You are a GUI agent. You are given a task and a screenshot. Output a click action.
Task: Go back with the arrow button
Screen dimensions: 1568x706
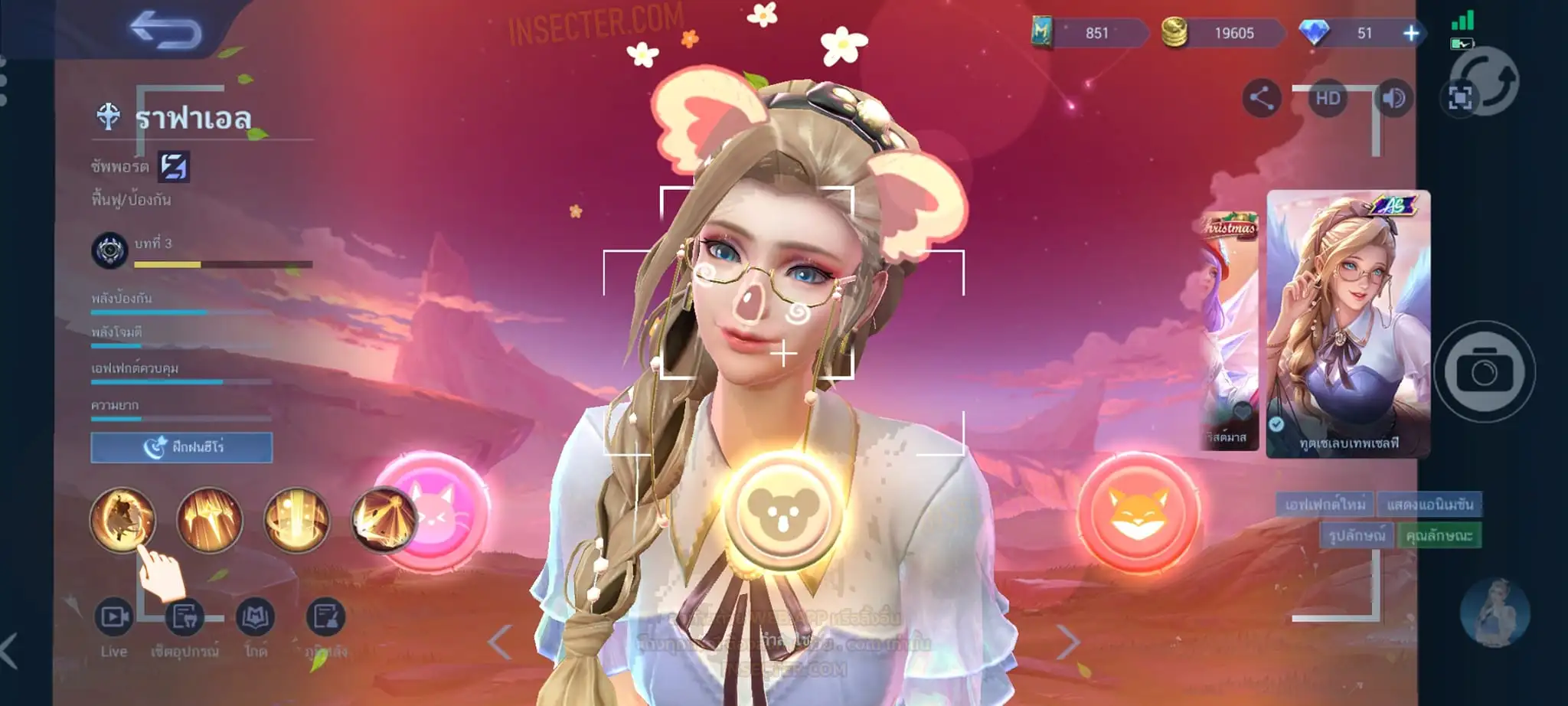coord(165,31)
